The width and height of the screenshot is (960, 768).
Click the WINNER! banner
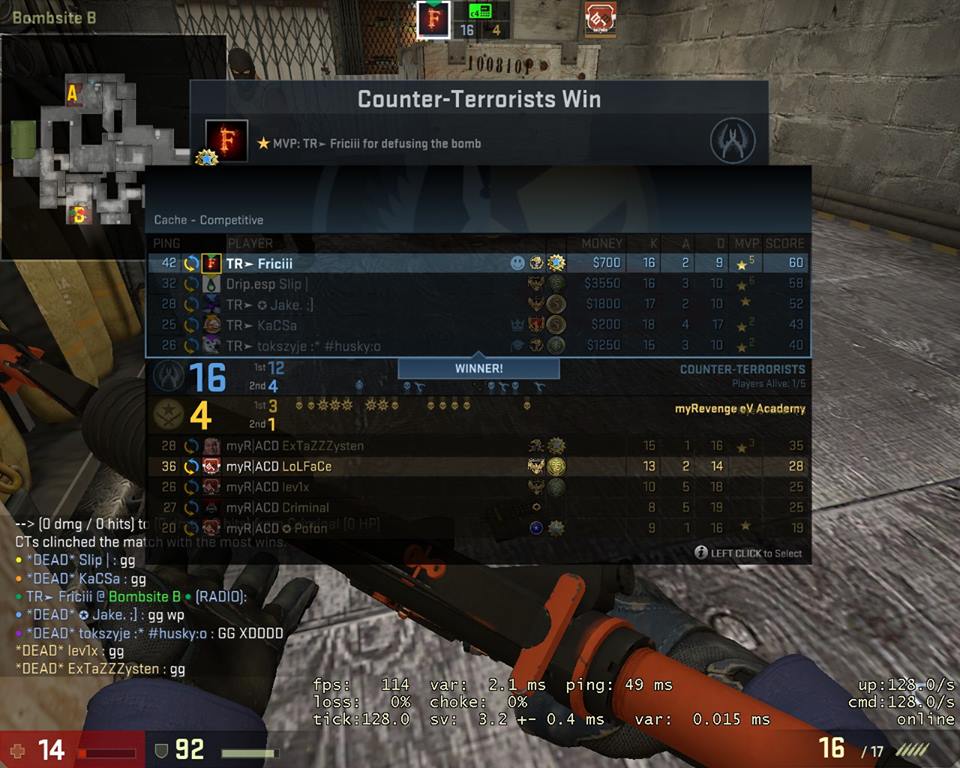pos(478,368)
